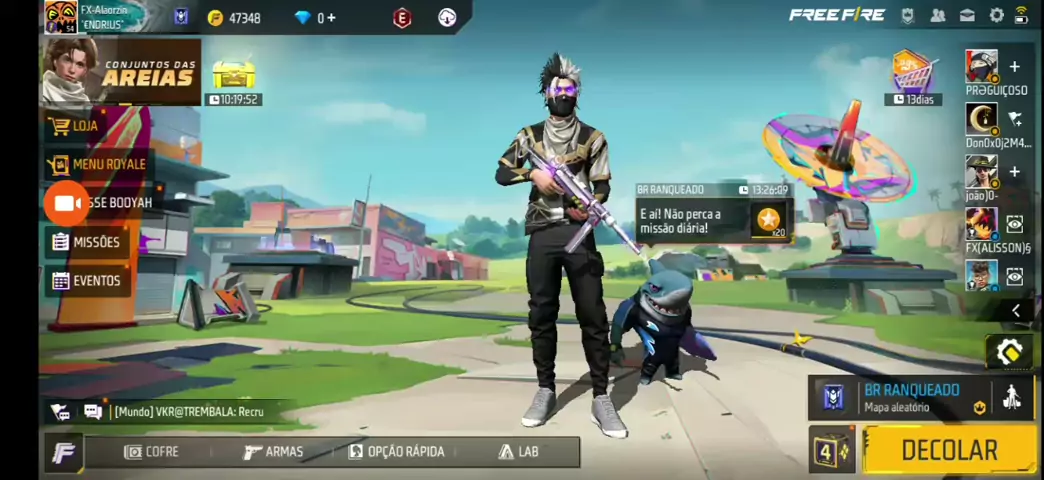Tap the orange screen recorder camera button
This screenshot has width=1044, height=480.
coord(67,203)
